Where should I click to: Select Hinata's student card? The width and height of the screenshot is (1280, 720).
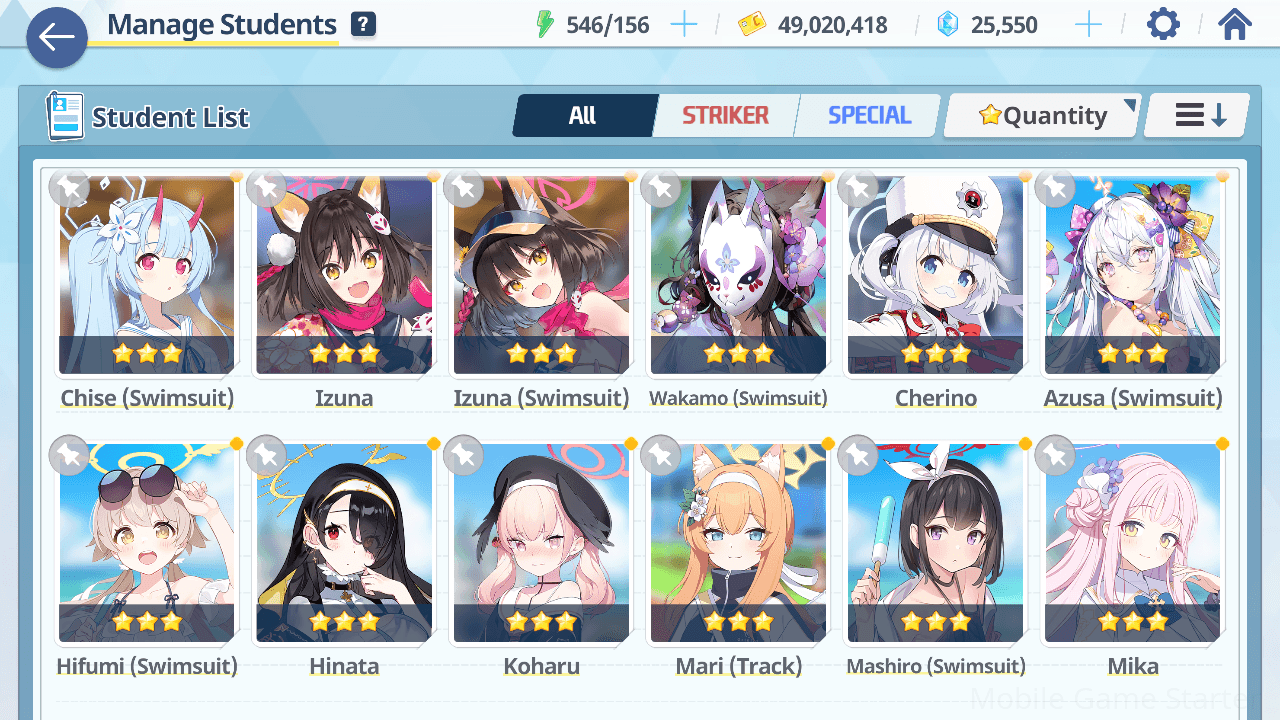pos(344,543)
